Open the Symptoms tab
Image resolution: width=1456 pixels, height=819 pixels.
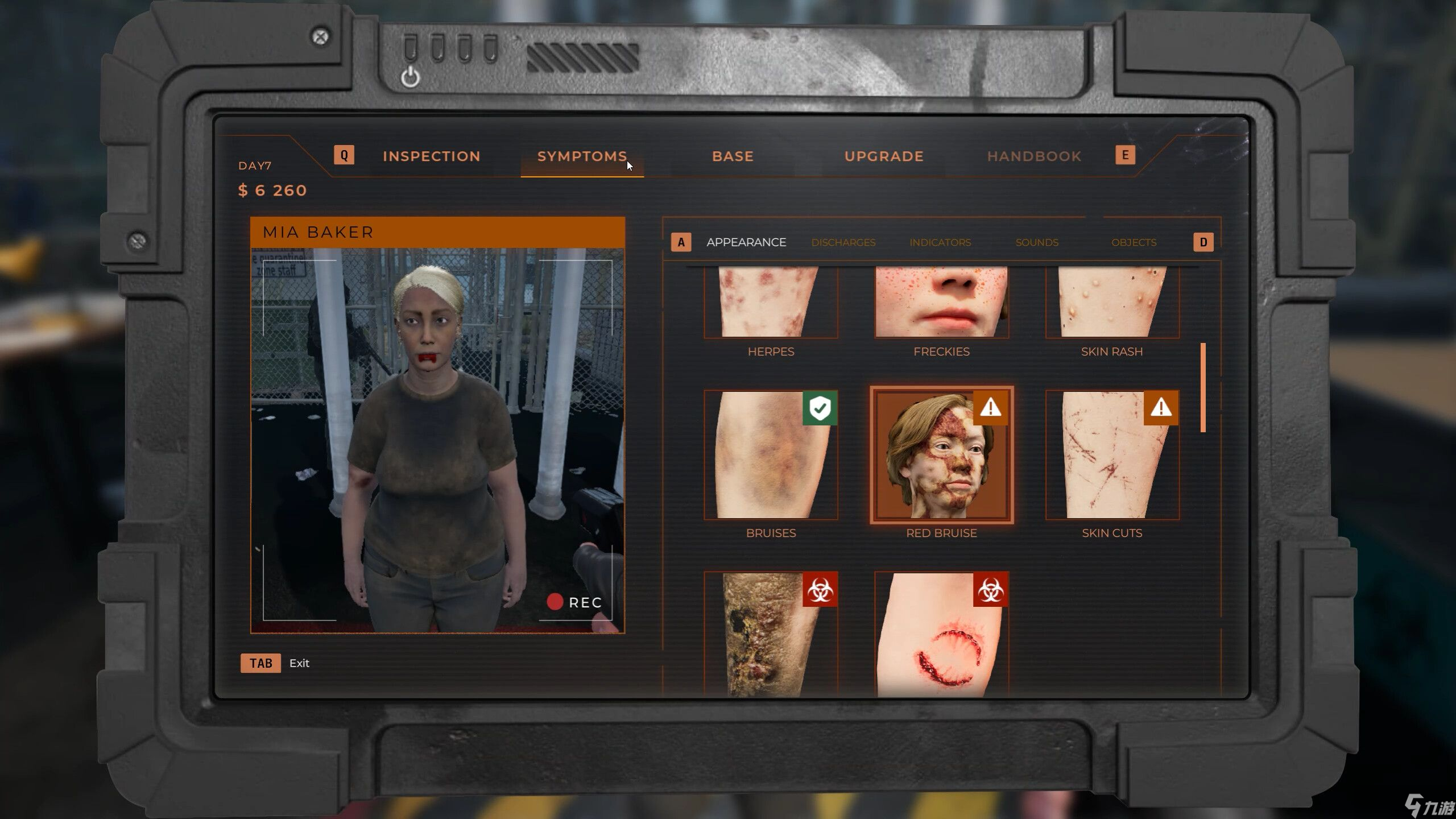(x=582, y=156)
